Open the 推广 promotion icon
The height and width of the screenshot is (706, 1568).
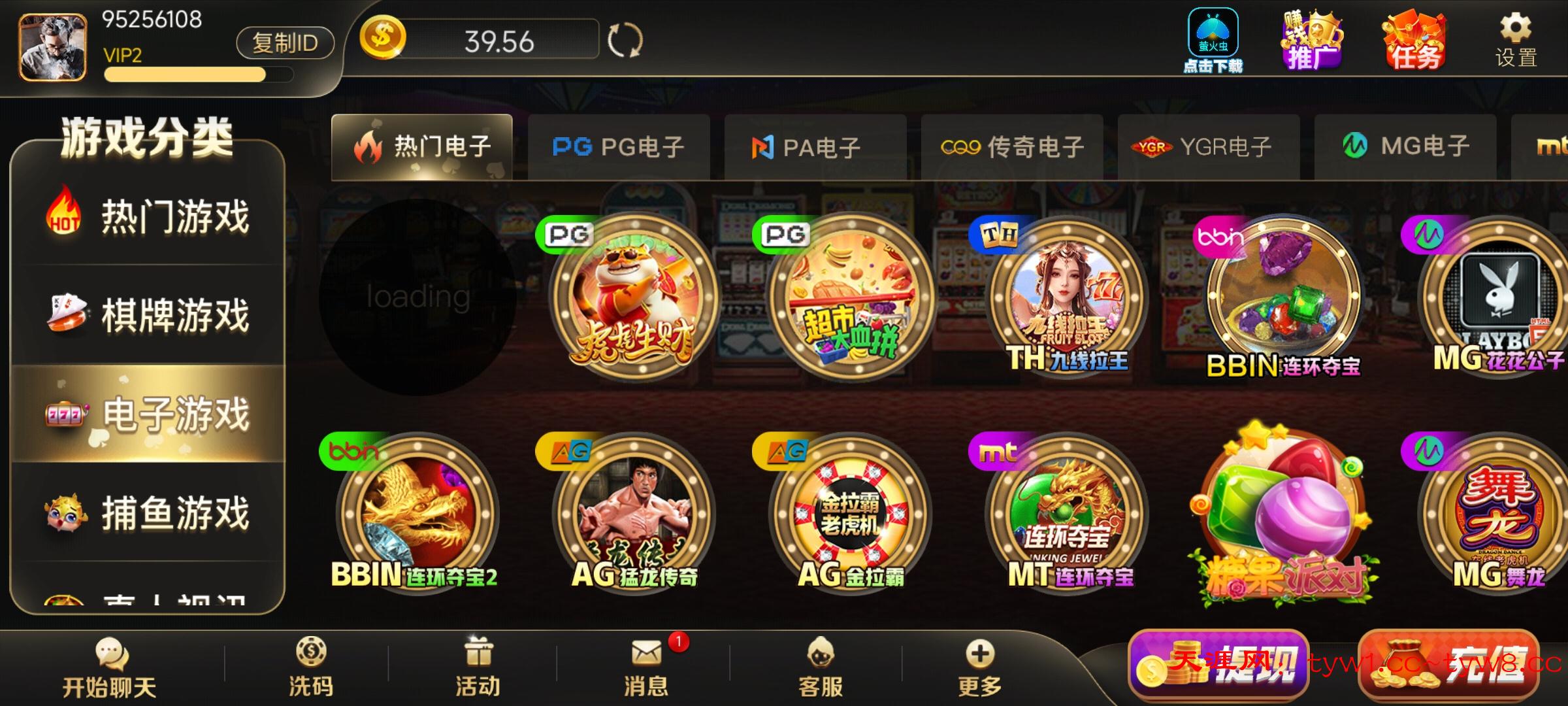pos(1312,41)
